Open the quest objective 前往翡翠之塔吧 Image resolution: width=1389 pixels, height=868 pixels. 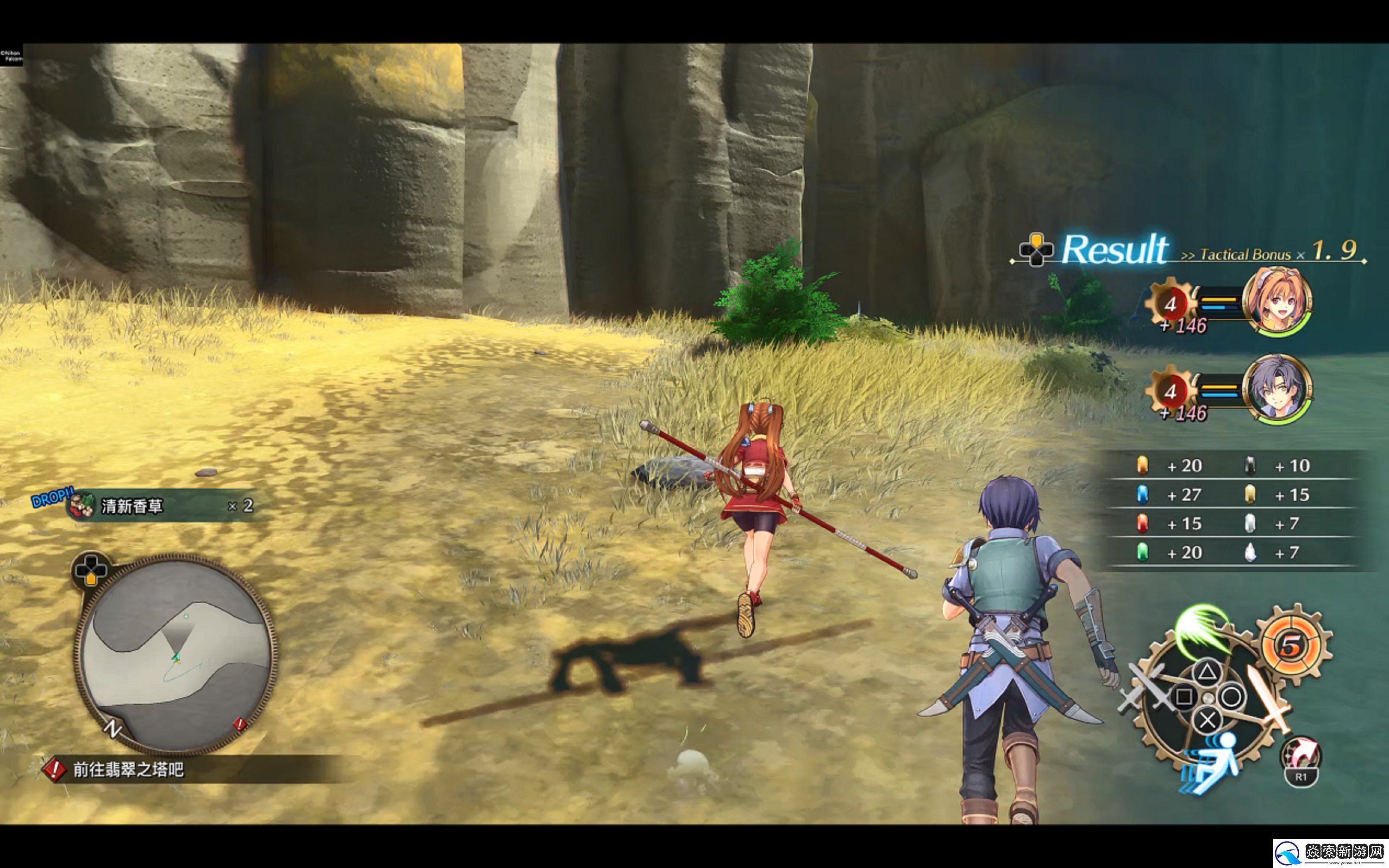point(128,769)
